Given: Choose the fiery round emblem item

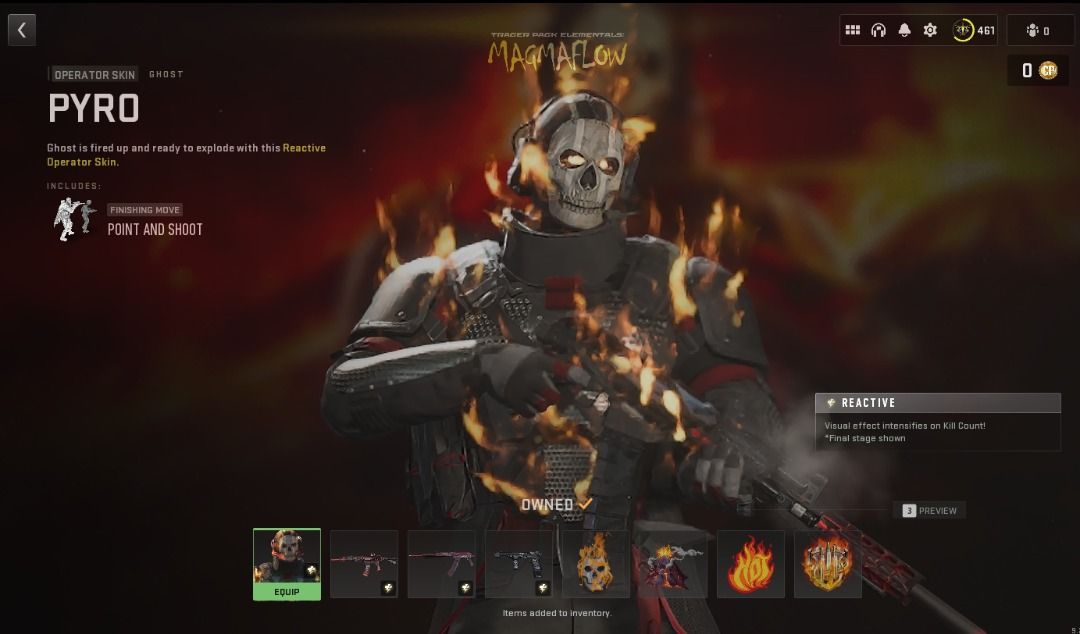Looking at the screenshot, I should [x=828, y=564].
